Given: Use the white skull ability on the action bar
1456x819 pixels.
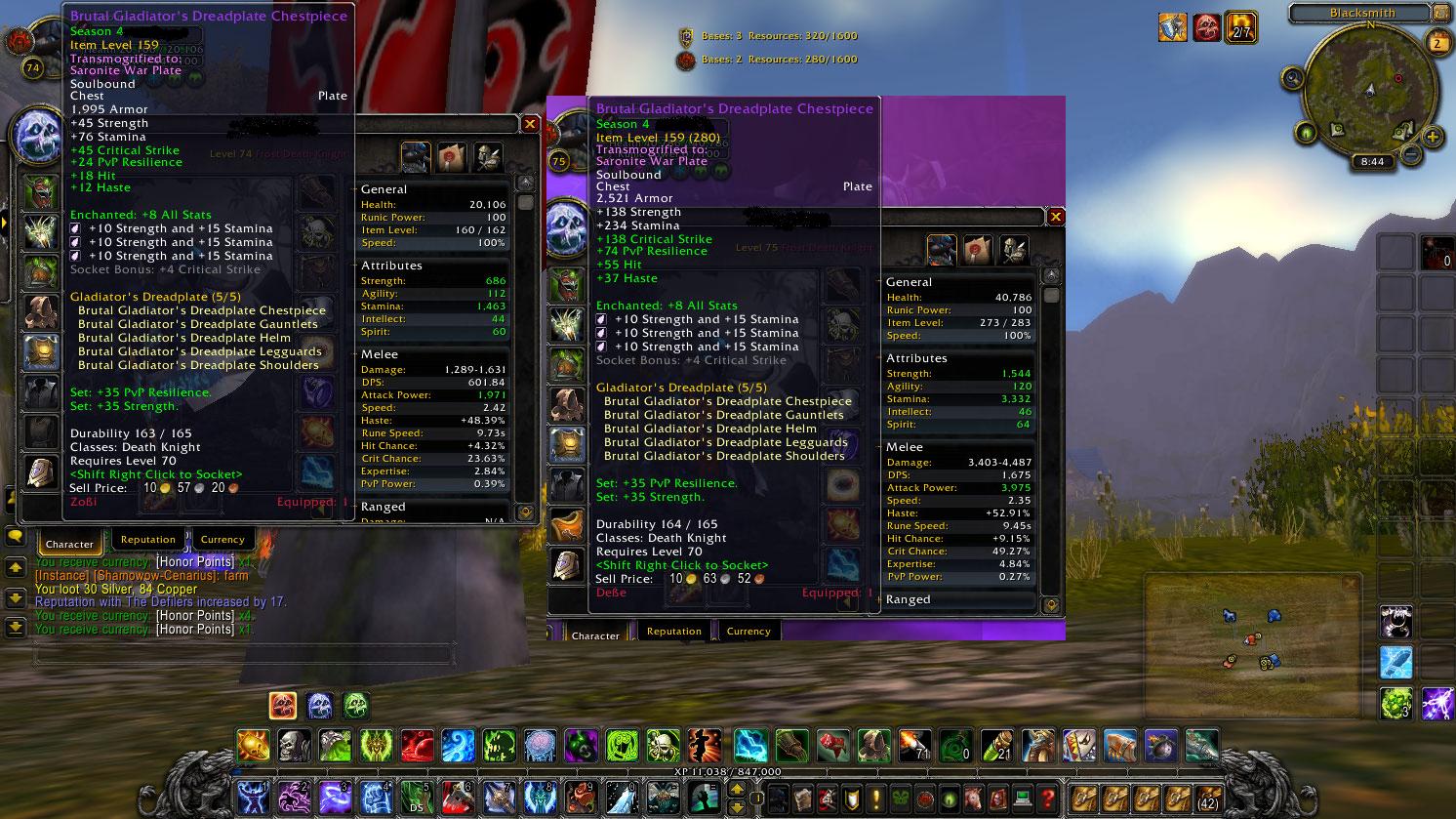Looking at the screenshot, I should click(x=294, y=748).
